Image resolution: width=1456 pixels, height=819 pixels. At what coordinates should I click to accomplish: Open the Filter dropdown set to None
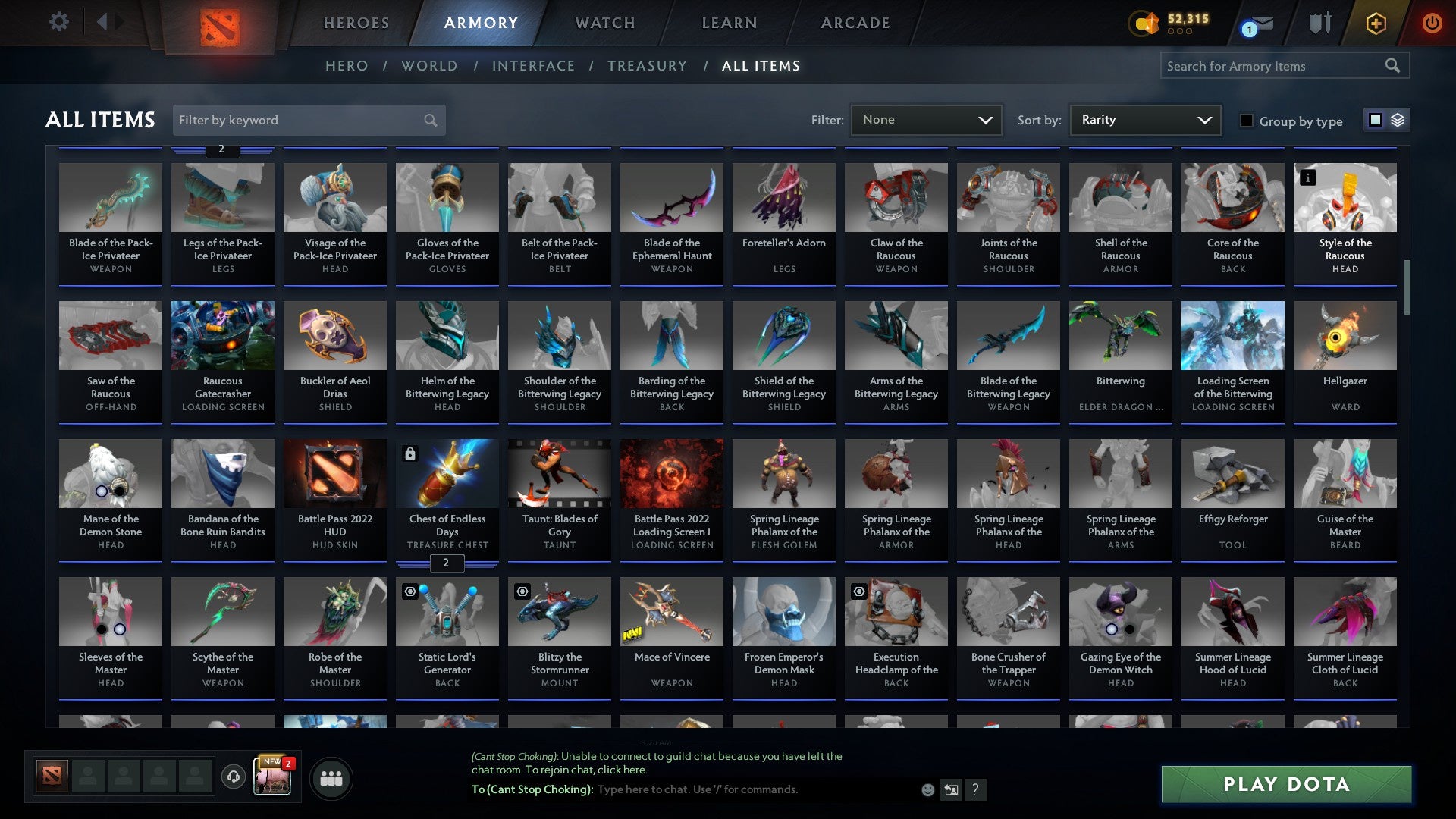pos(927,119)
